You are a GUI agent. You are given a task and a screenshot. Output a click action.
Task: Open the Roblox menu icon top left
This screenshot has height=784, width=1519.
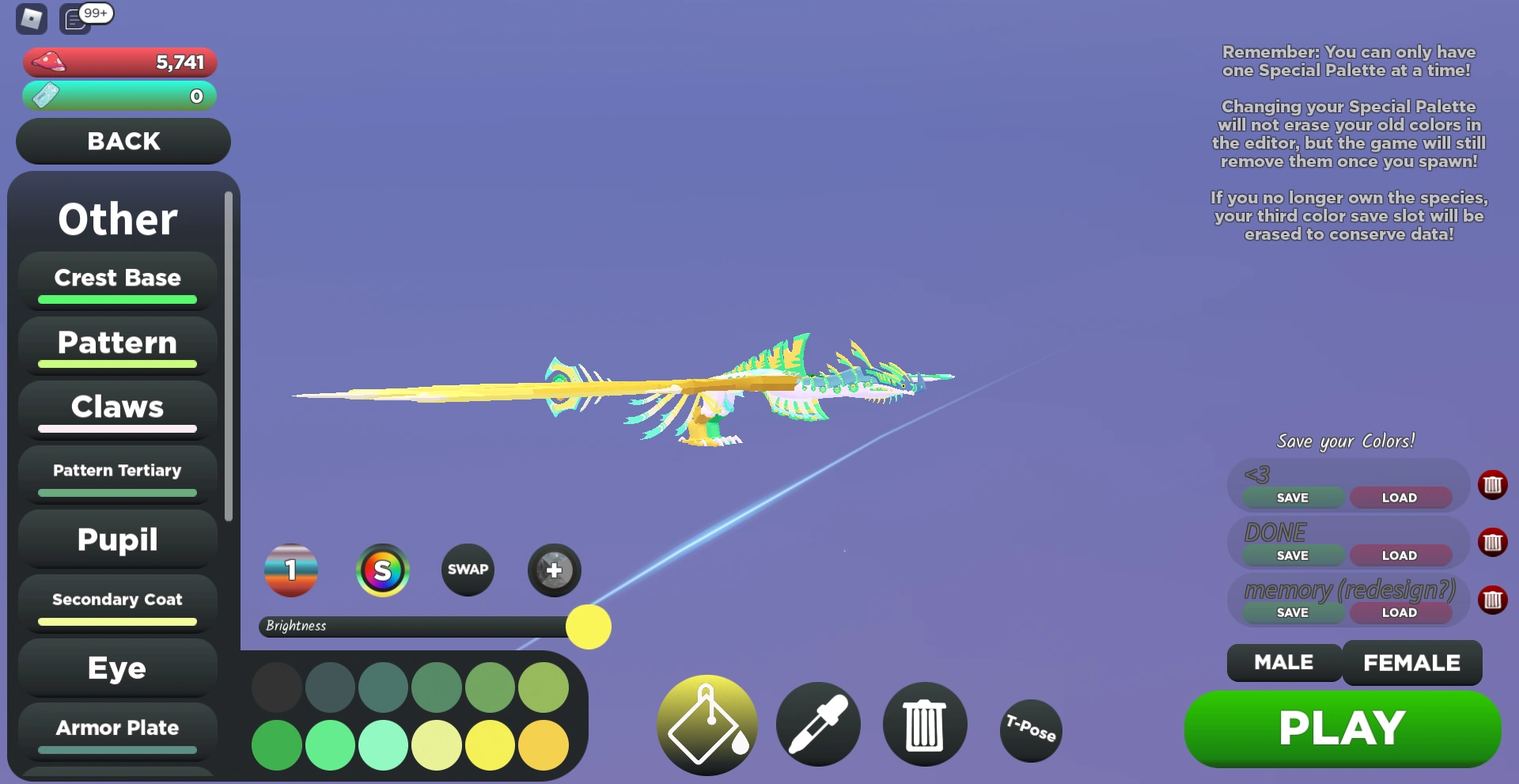(x=30, y=19)
